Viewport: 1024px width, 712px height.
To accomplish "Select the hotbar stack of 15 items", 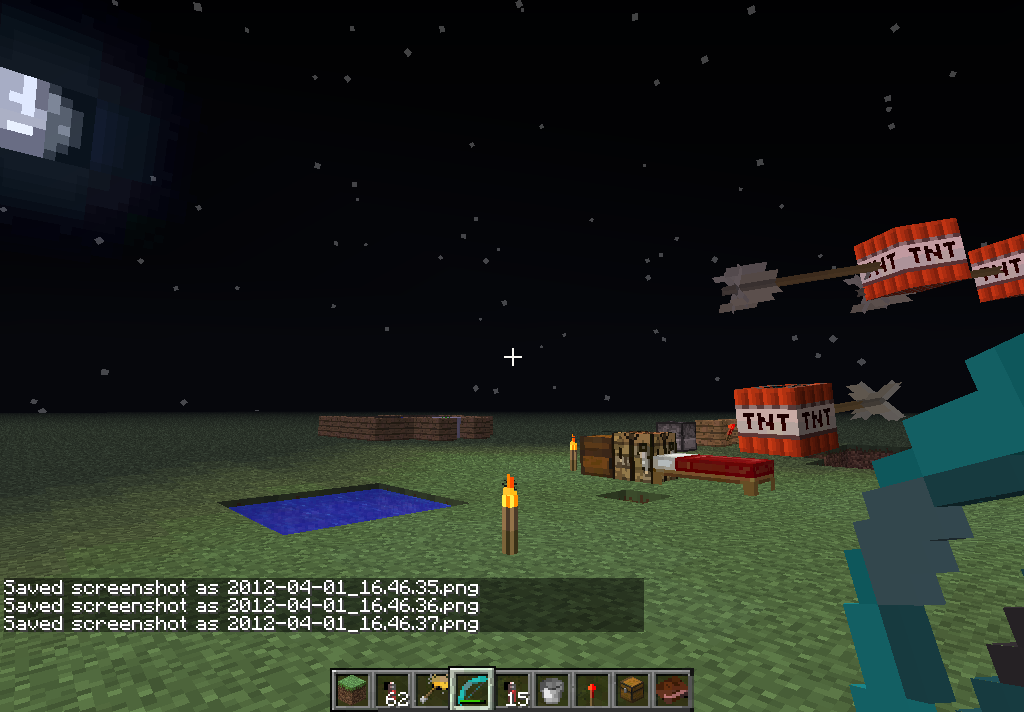I will point(512,690).
